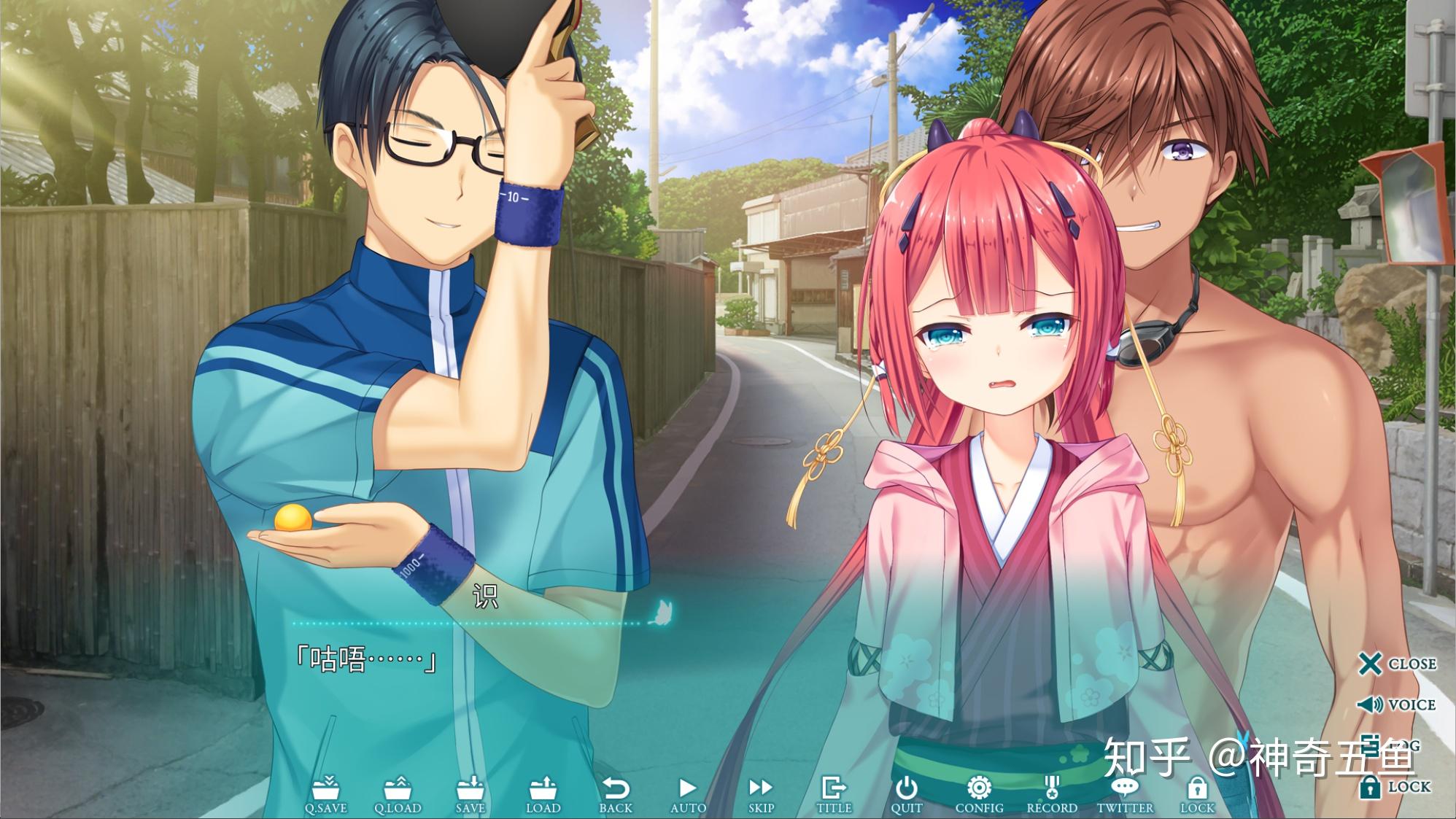This screenshot has height=819, width=1456.
Task: Go BACK to the previous line
Action: (616, 793)
